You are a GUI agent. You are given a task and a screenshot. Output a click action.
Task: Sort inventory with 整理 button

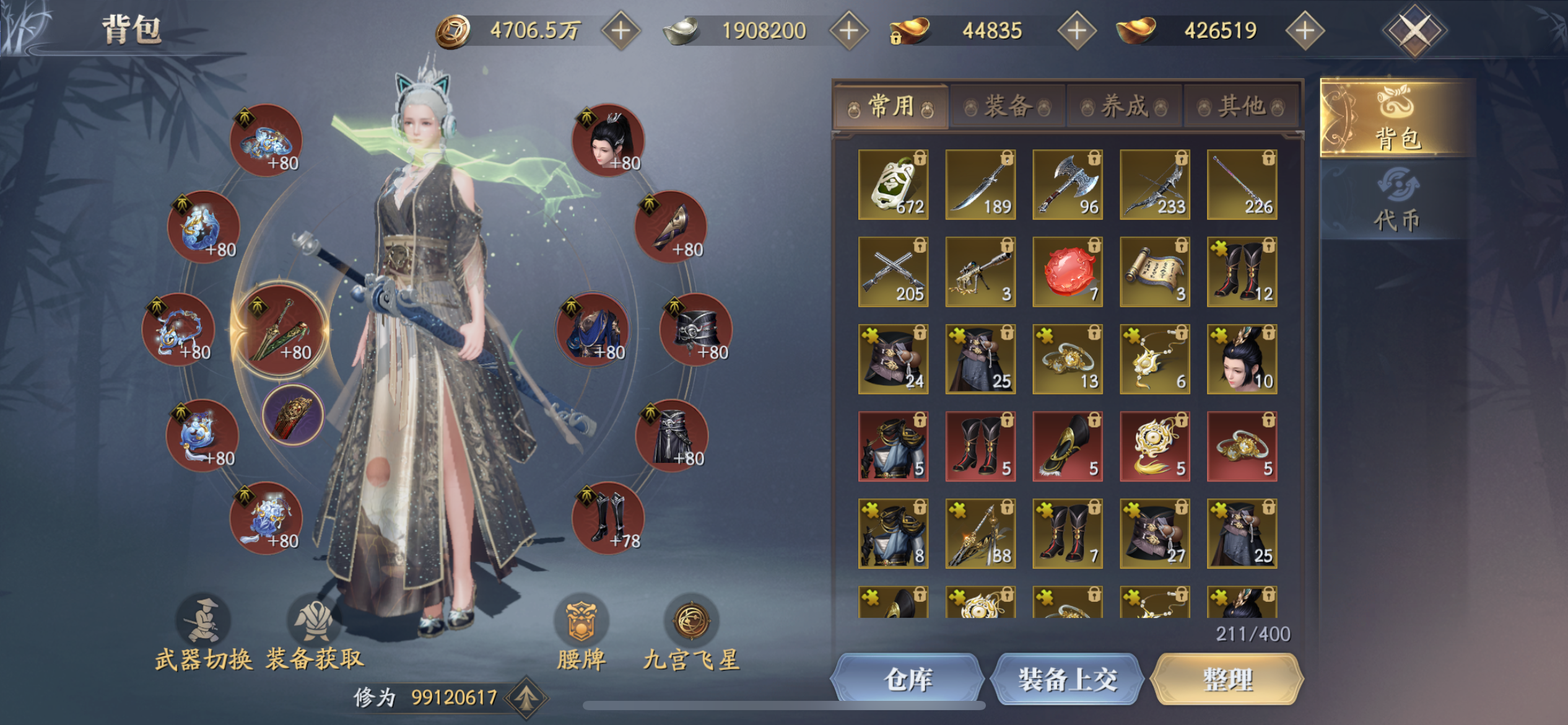coord(1227,680)
